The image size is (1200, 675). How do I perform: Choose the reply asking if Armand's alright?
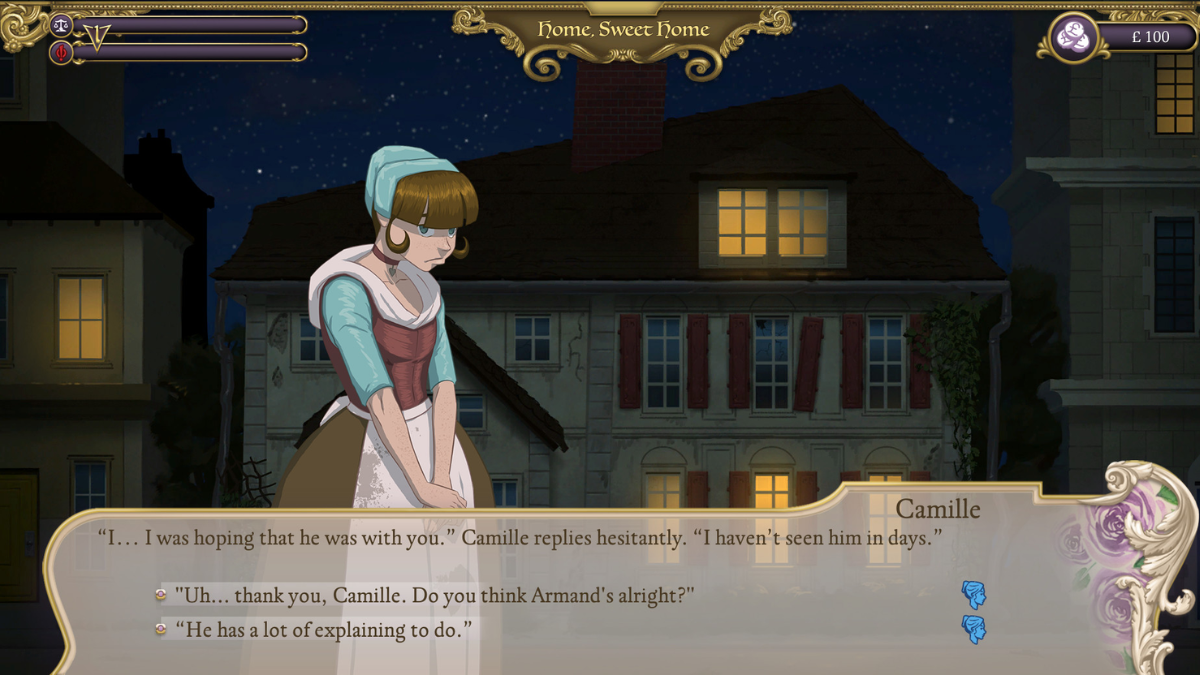pyautogui.click(x=434, y=595)
